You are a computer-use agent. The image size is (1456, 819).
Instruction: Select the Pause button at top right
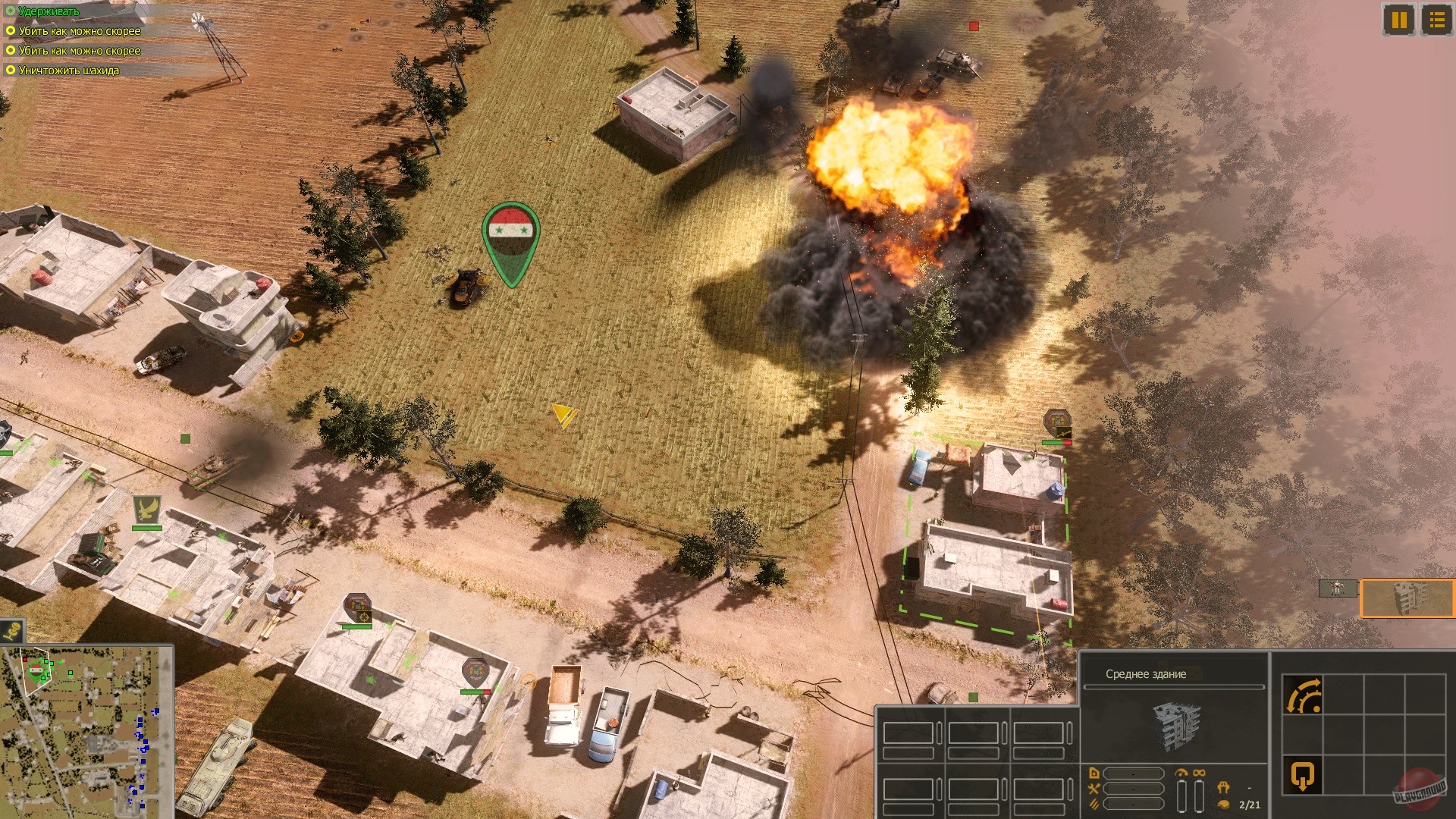(x=1398, y=20)
